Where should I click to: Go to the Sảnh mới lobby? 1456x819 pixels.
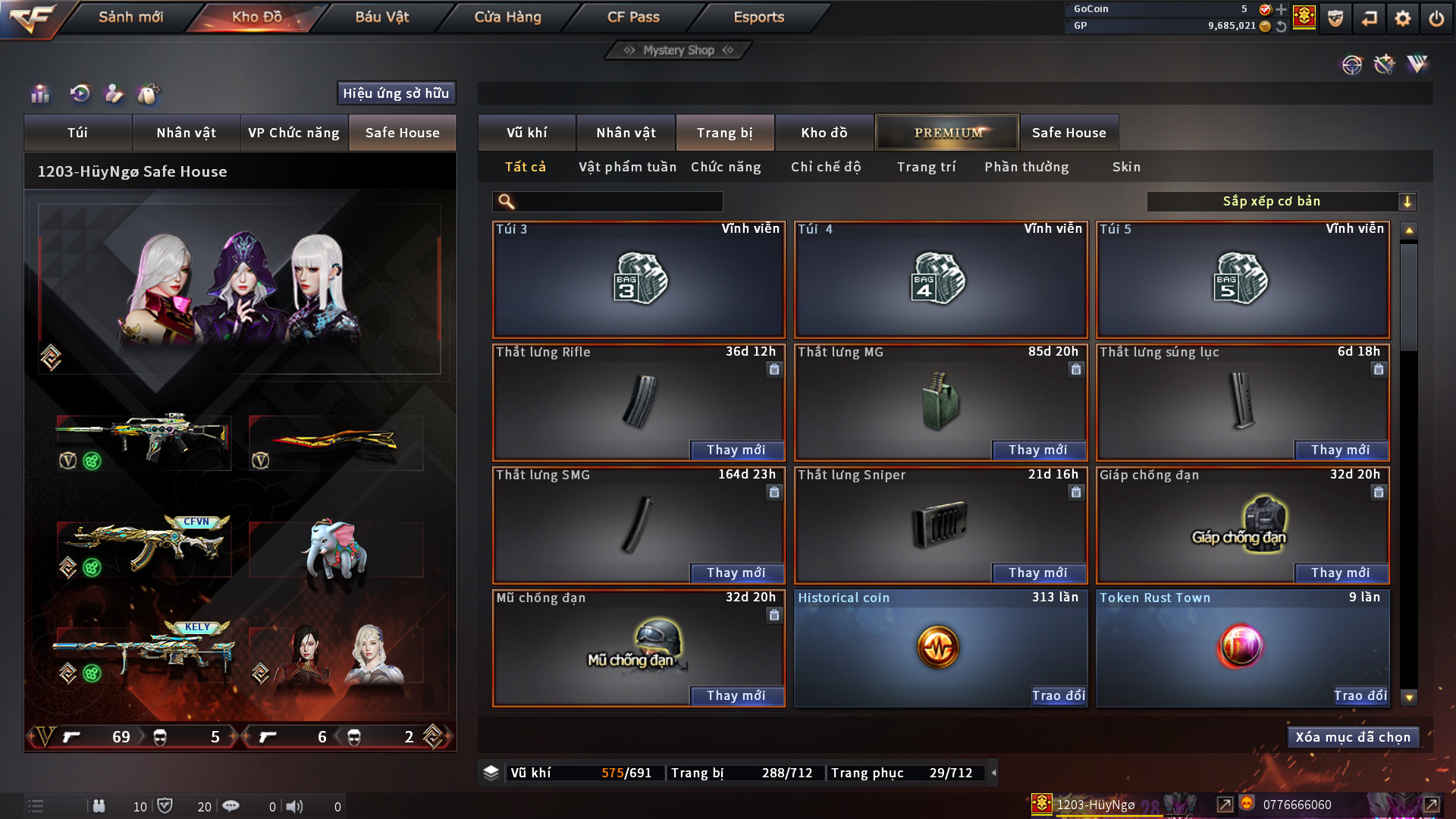click(130, 17)
